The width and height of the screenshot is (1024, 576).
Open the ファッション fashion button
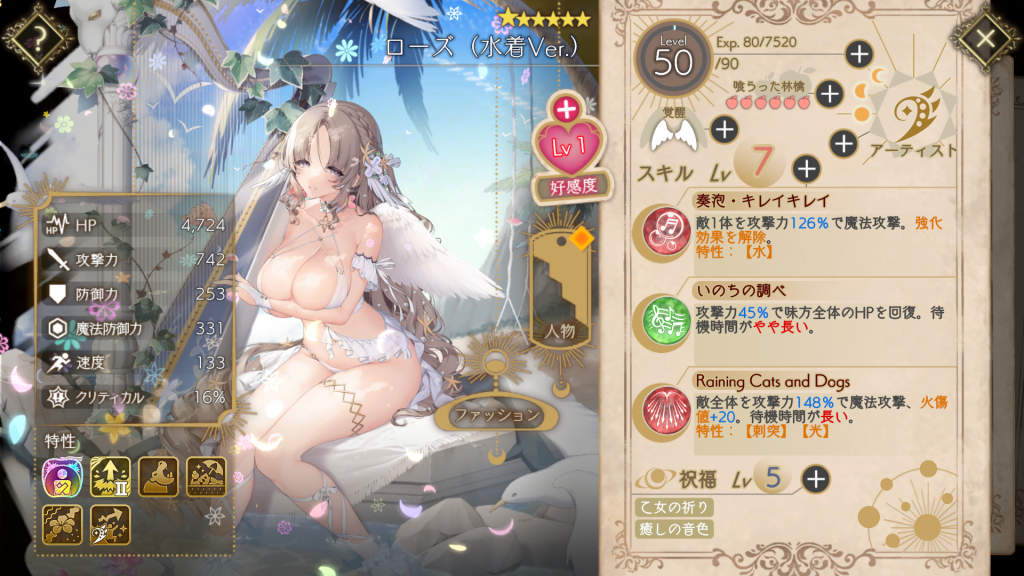pos(497,413)
